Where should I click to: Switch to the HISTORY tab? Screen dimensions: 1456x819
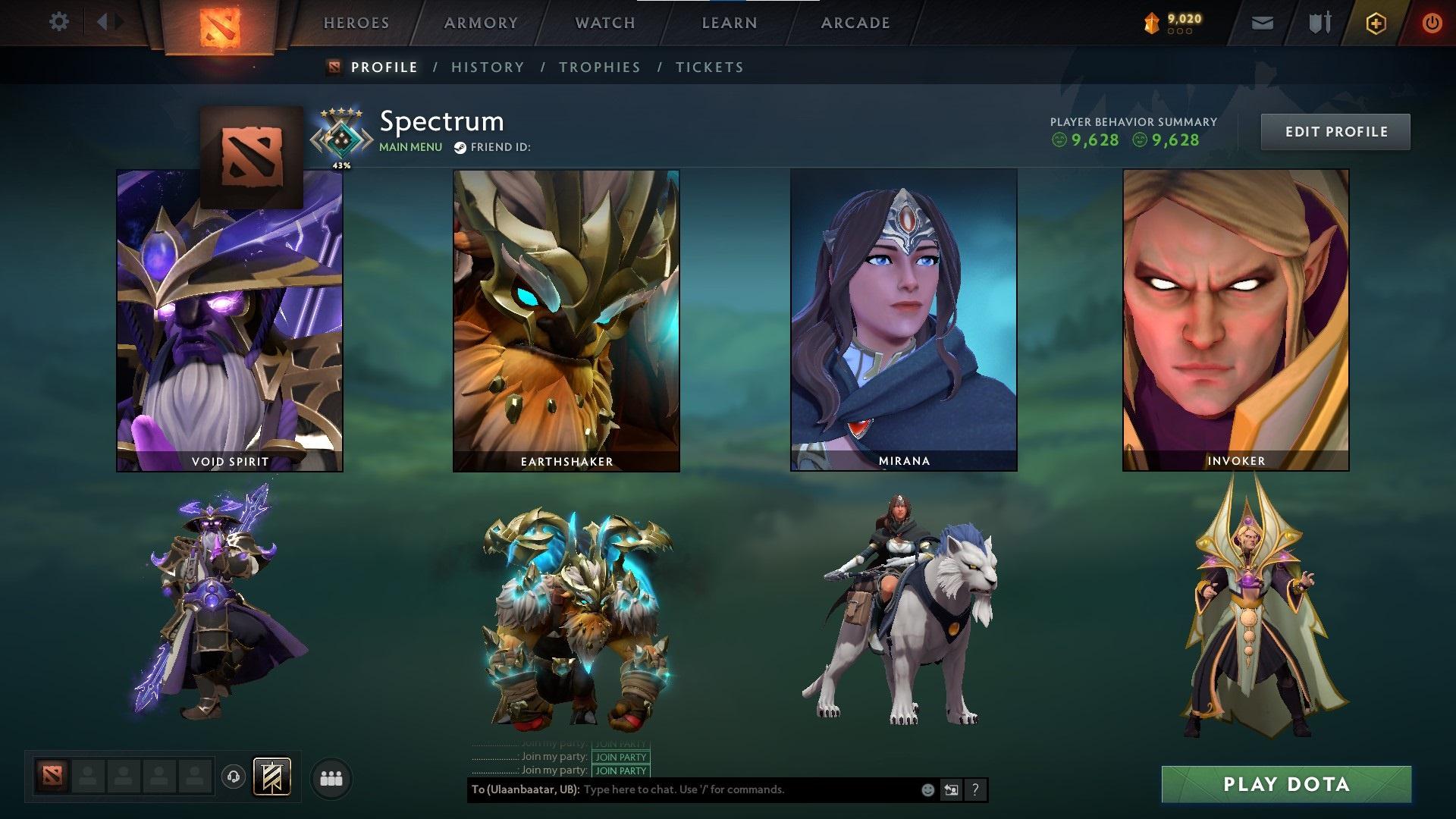(487, 67)
